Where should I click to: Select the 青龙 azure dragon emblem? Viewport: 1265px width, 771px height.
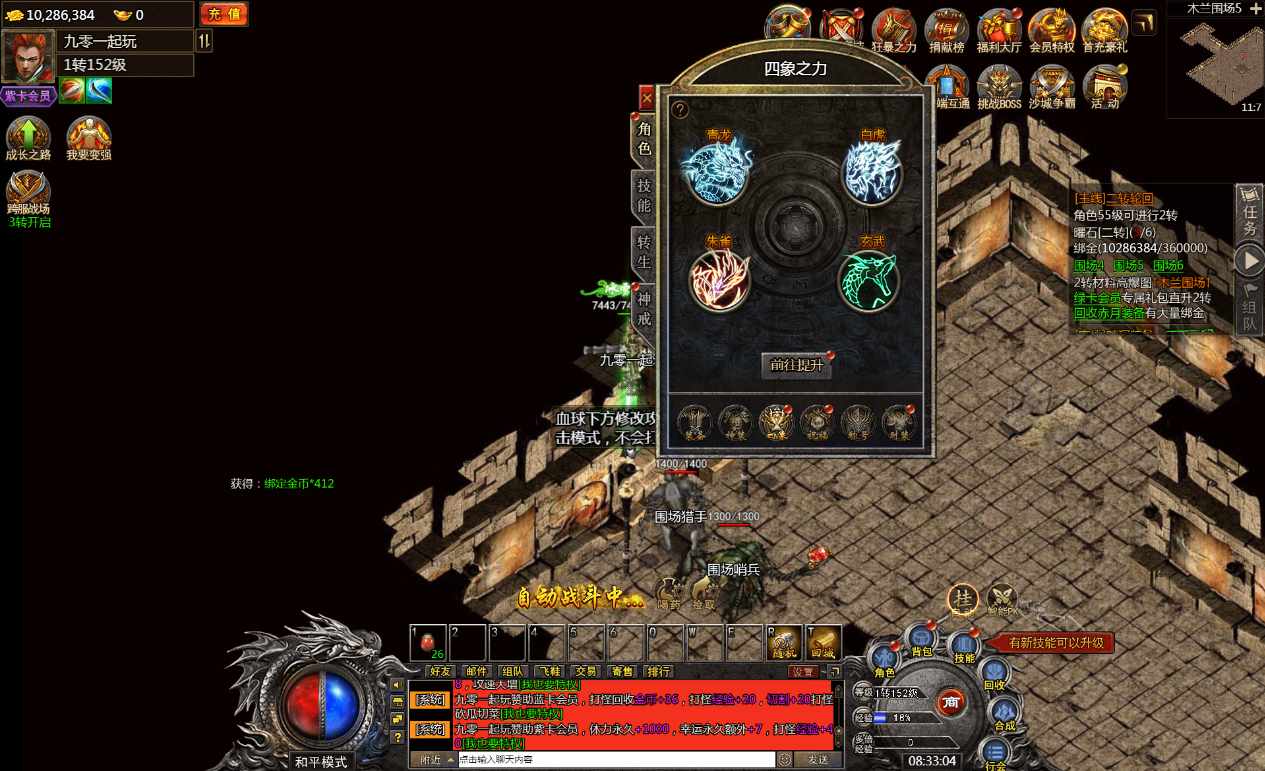click(716, 172)
